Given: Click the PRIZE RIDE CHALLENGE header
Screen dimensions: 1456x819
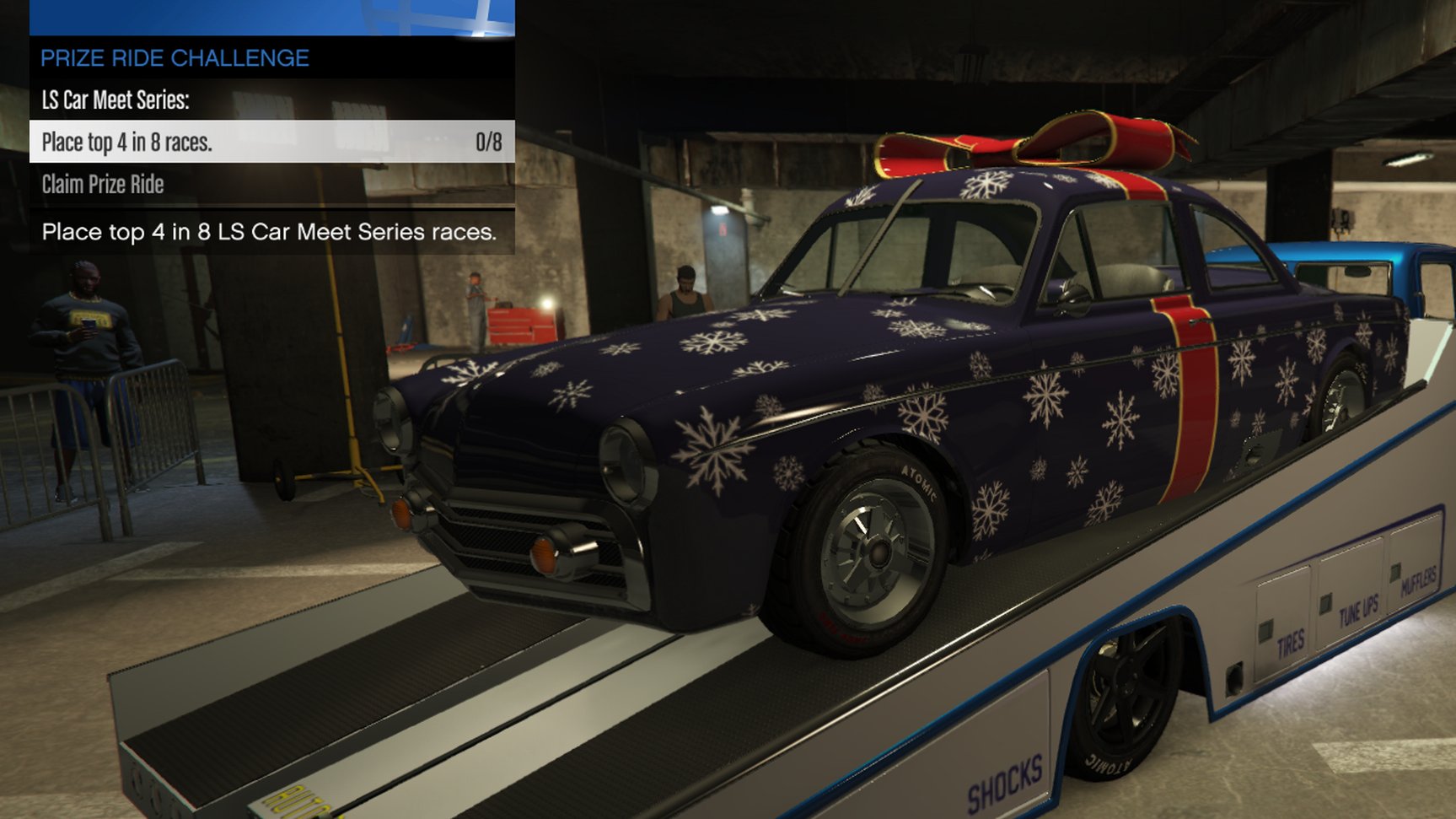Looking at the screenshot, I should (x=173, y=58).
